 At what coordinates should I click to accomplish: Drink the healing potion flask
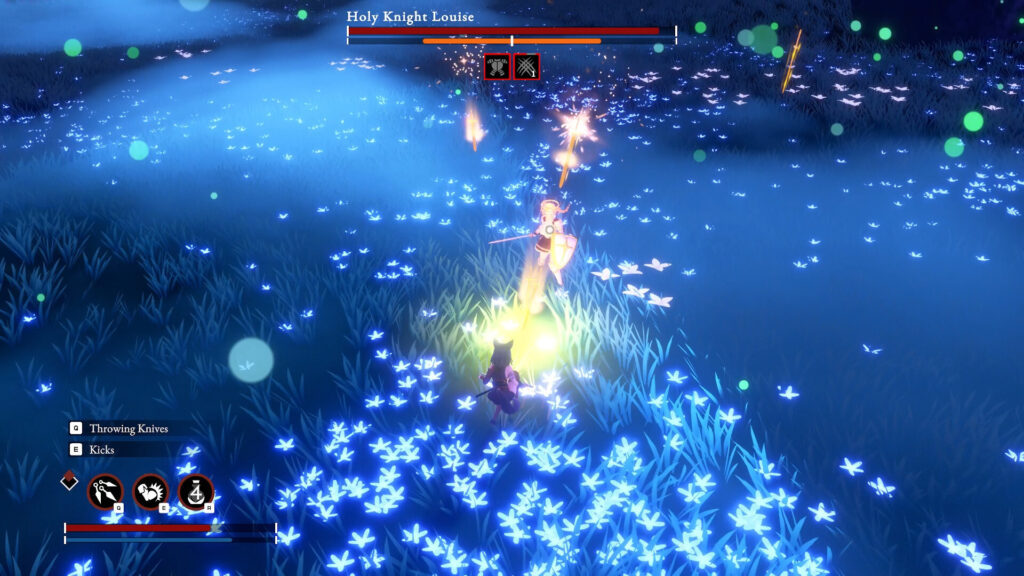[196, 491]
